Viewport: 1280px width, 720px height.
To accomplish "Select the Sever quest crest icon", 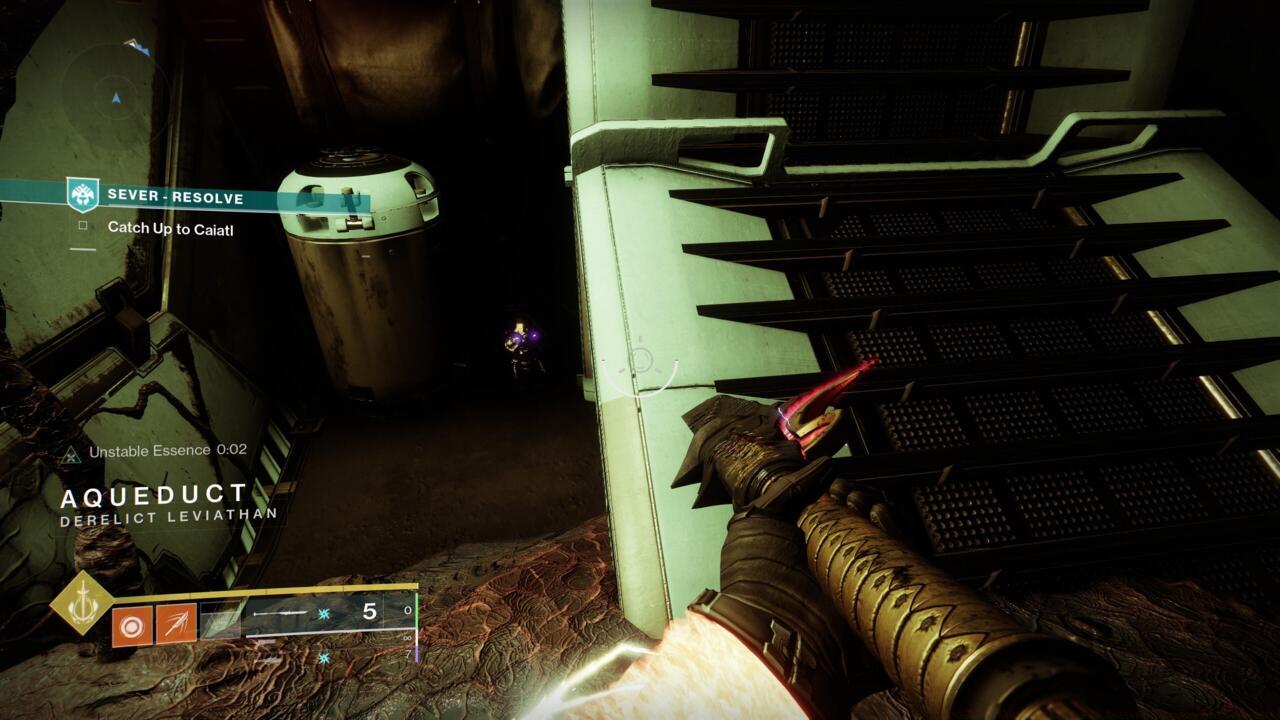I will [82, 194].
